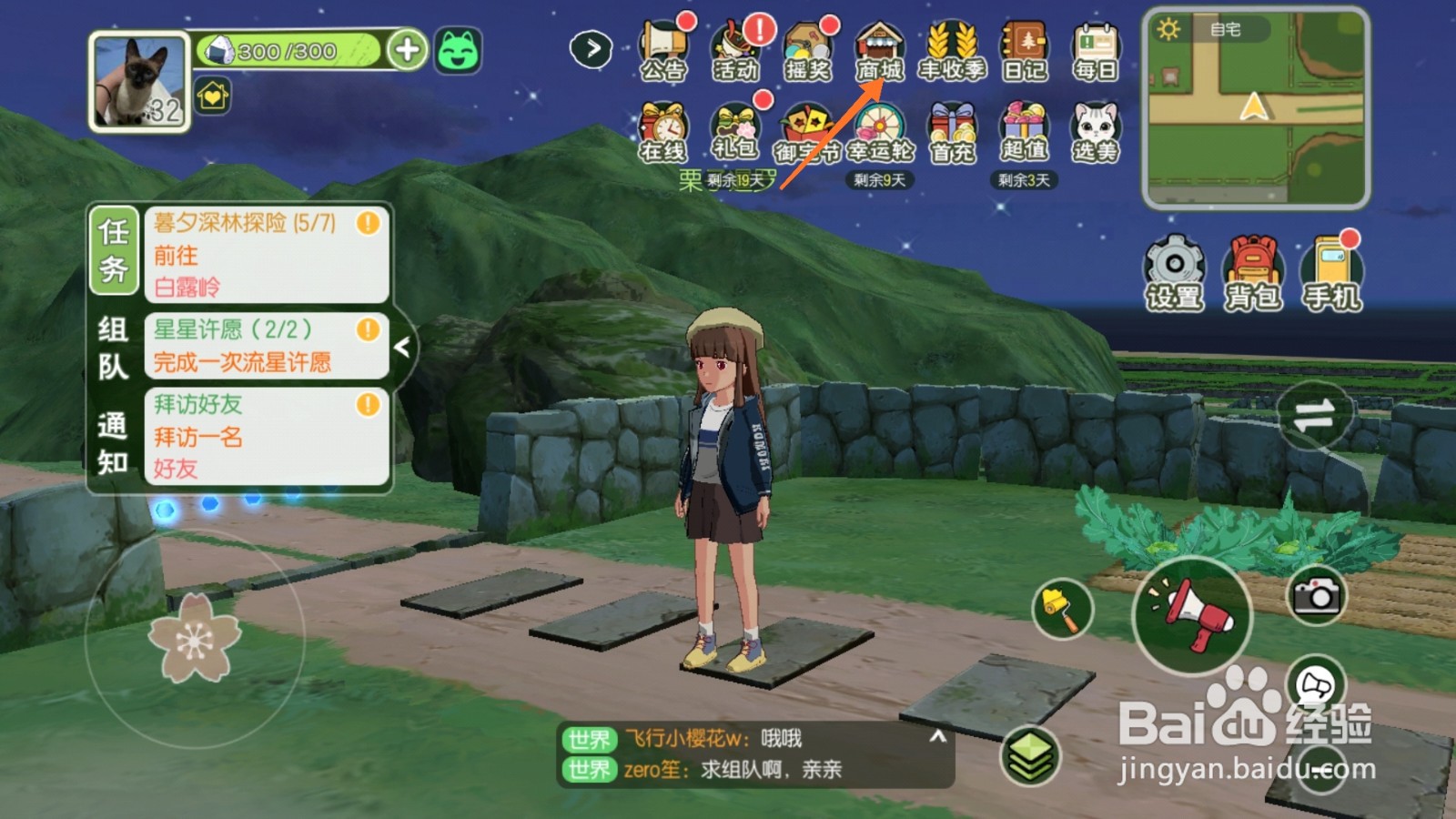Open the camera photo mode
The image size is (1456, 819).
tap(1316, 596)
